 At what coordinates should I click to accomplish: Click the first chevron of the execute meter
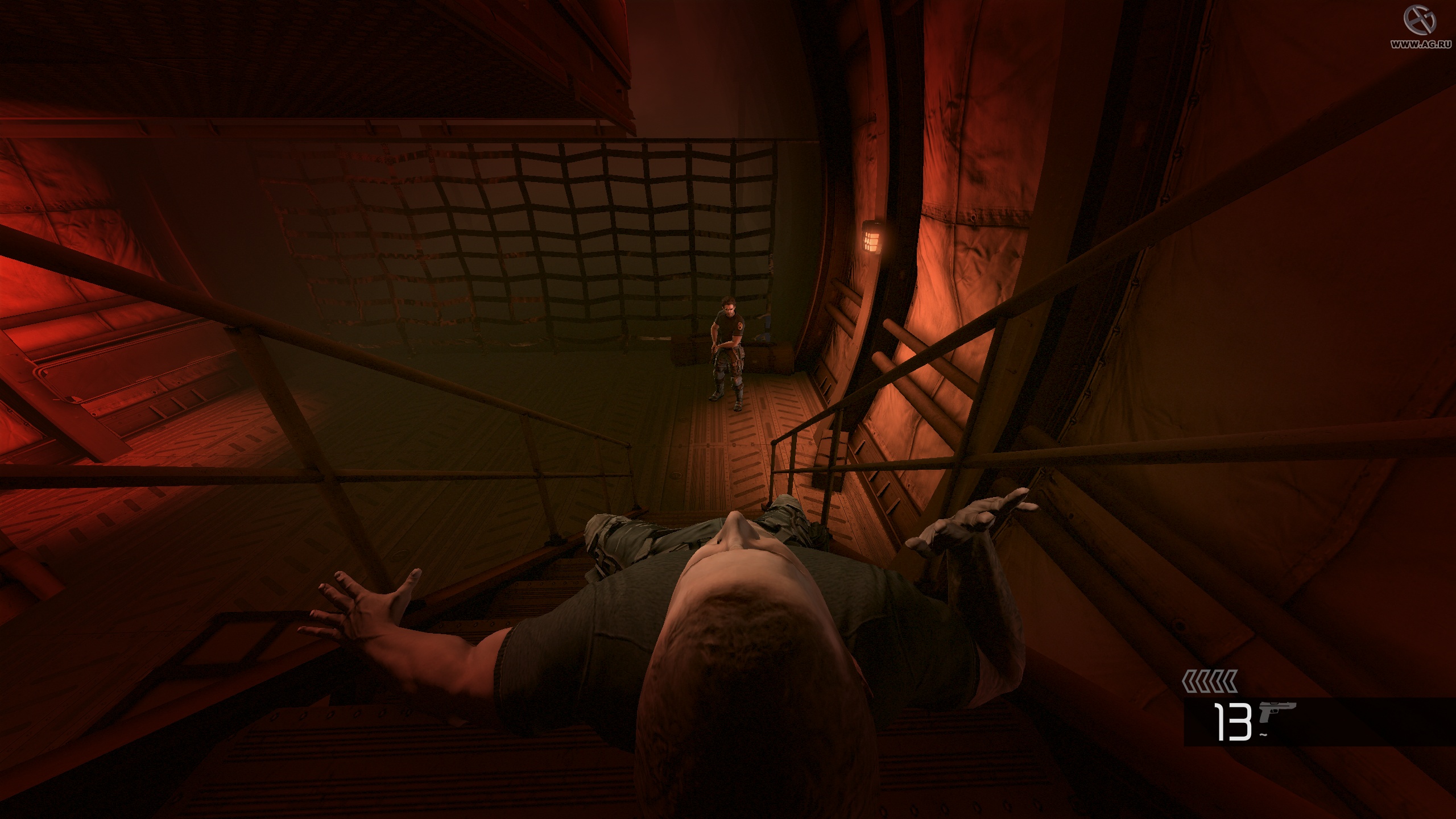coord(1189,681)
